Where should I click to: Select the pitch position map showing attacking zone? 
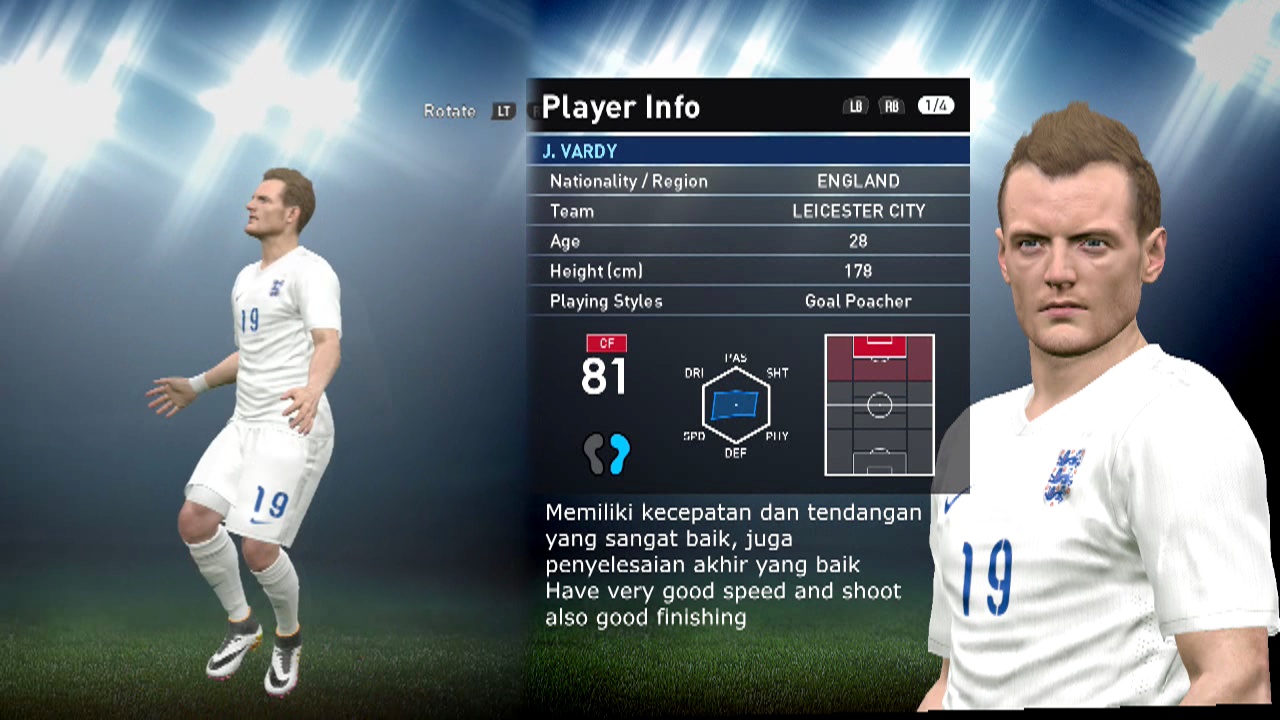879,406
